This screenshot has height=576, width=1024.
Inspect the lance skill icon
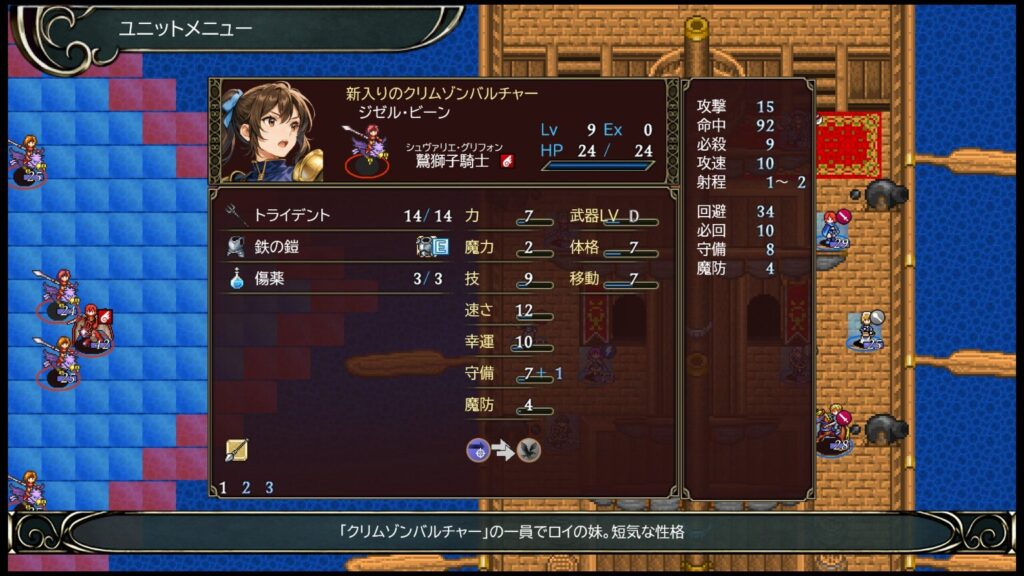tap(237, 450)
